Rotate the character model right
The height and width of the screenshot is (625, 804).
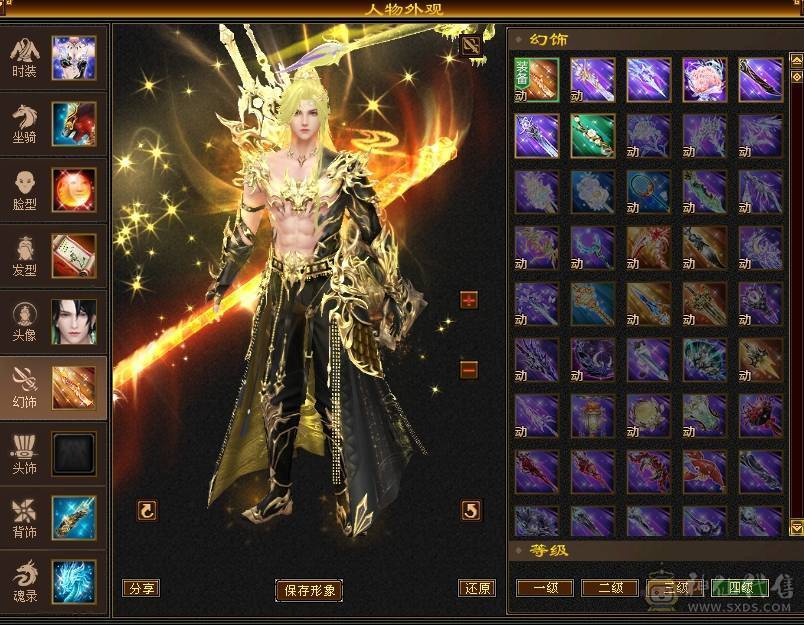tap(471, 511)
